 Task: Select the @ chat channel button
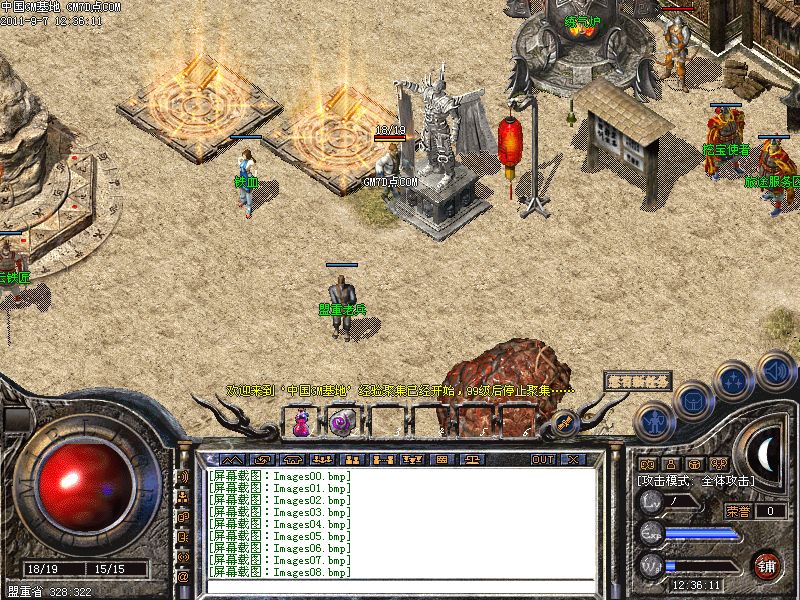(x=183, y=577)
